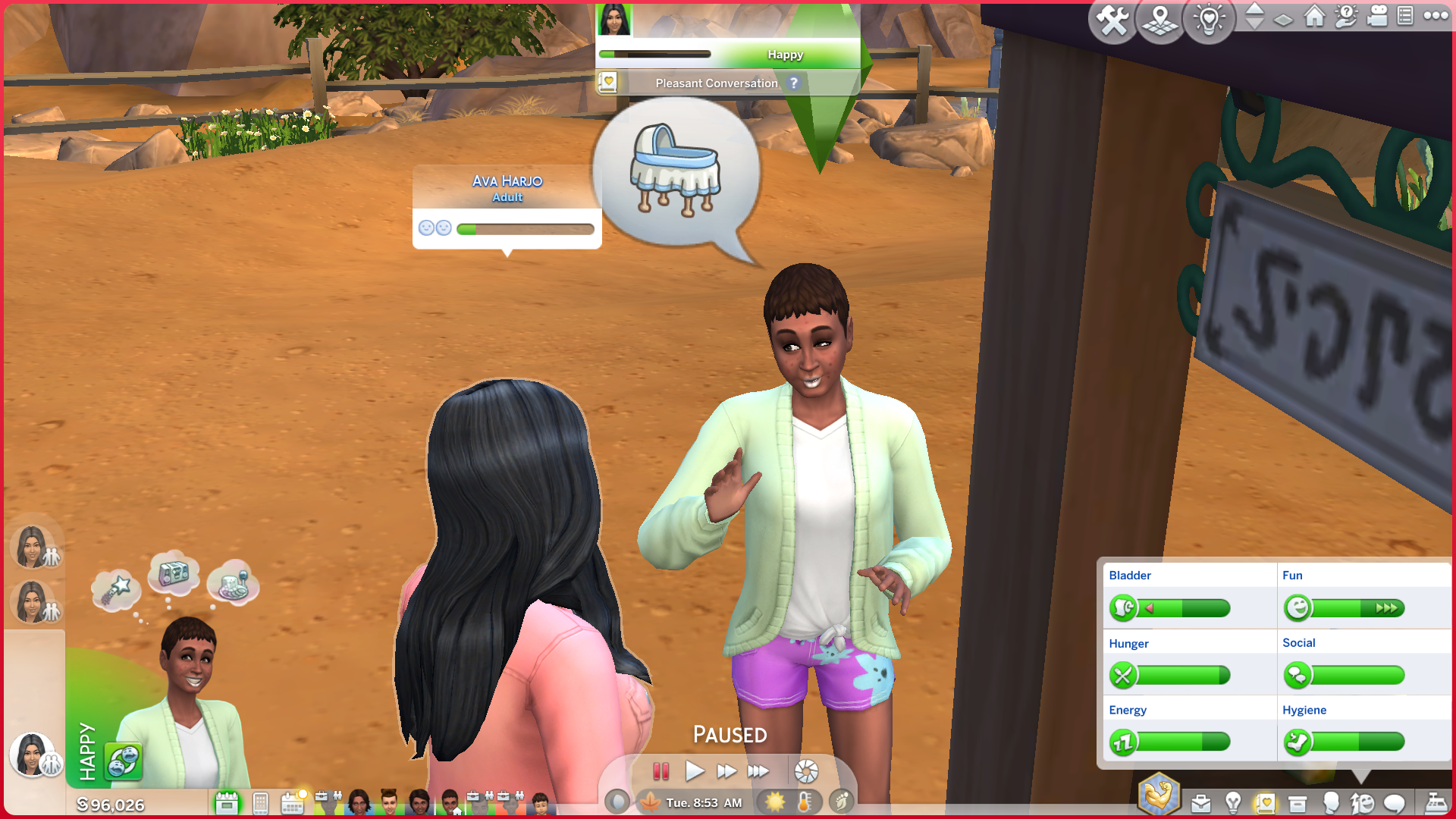
Task: Set game speed to fast forward (two arrows)
Action: (726, 771)
